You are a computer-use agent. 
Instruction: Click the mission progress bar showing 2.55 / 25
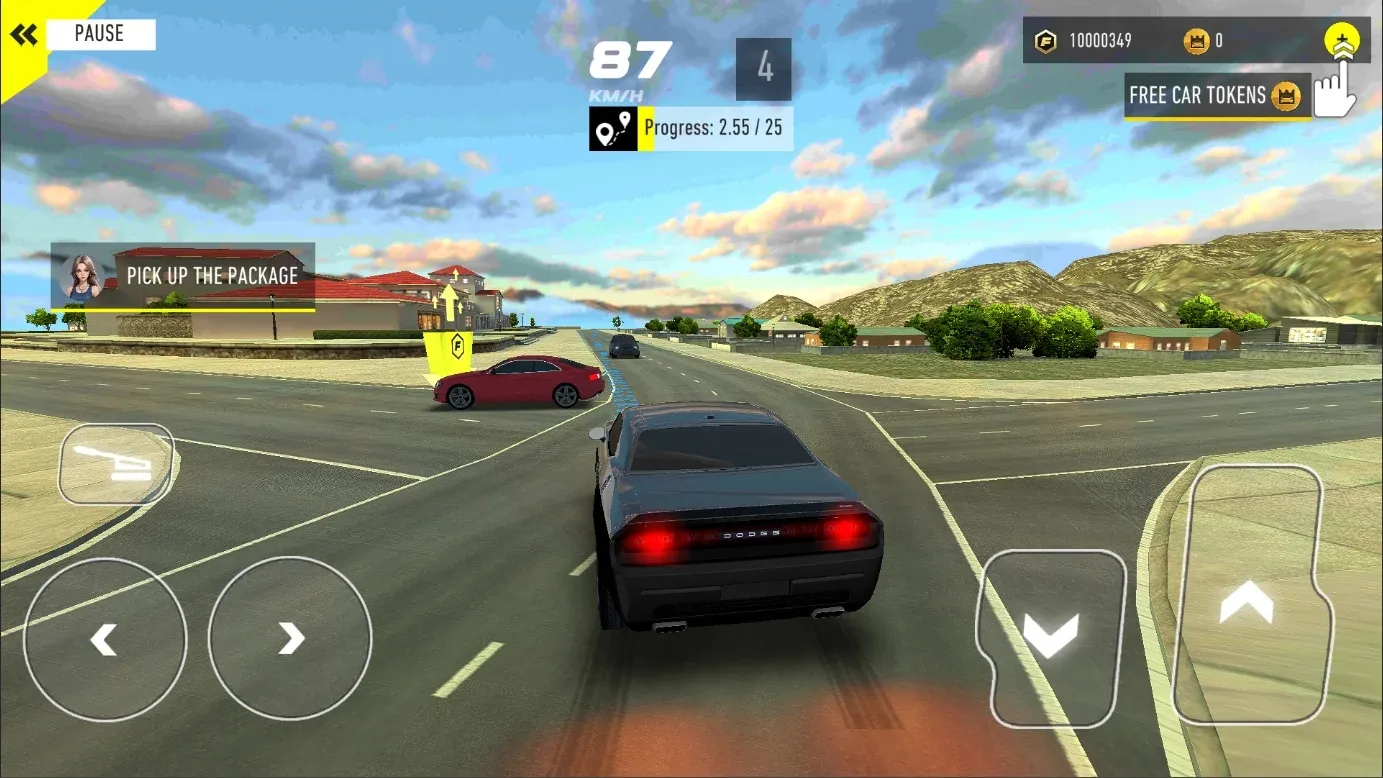(x=712, y=128)
